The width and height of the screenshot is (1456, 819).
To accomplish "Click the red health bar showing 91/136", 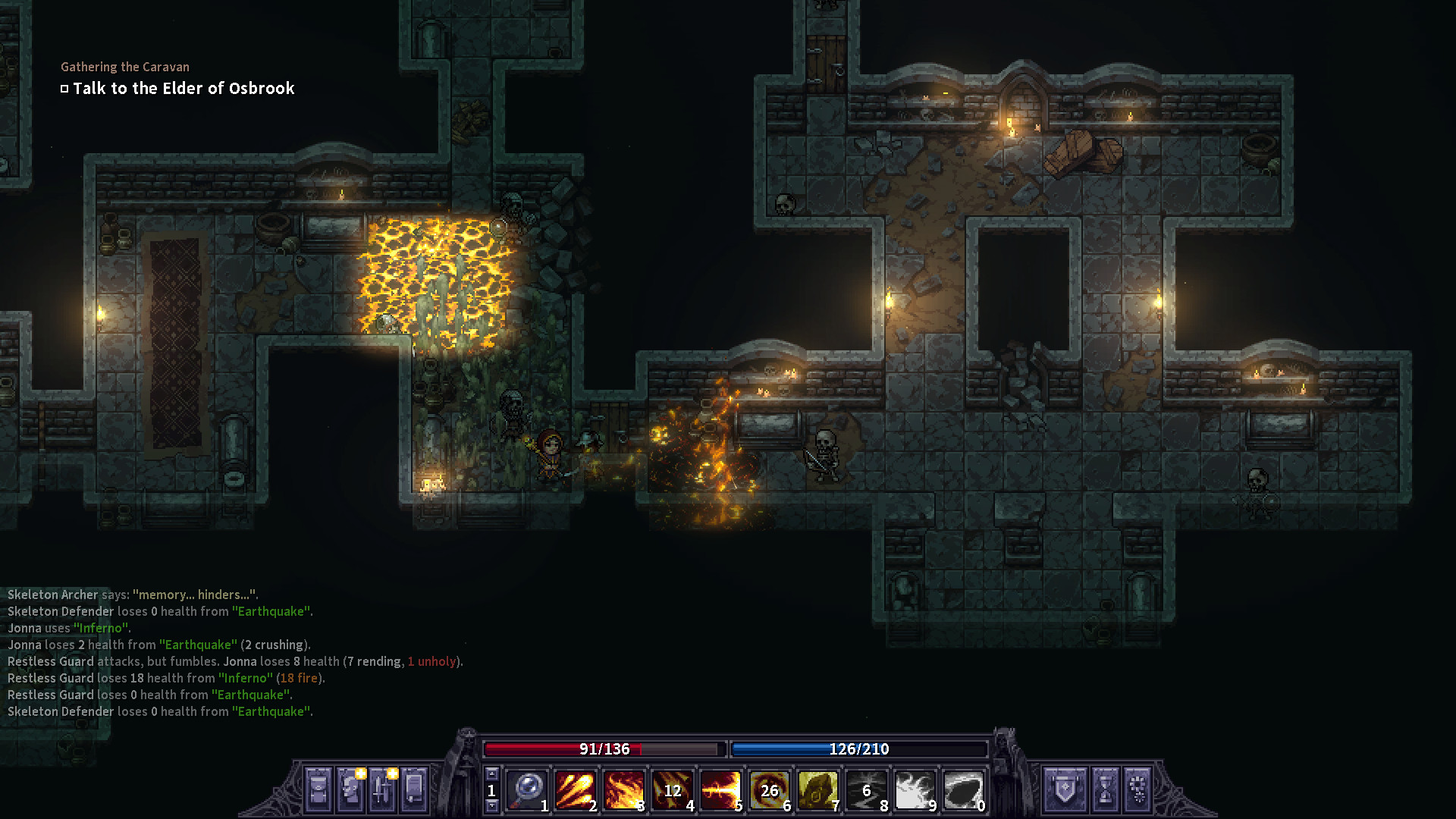I will [603, 750].
